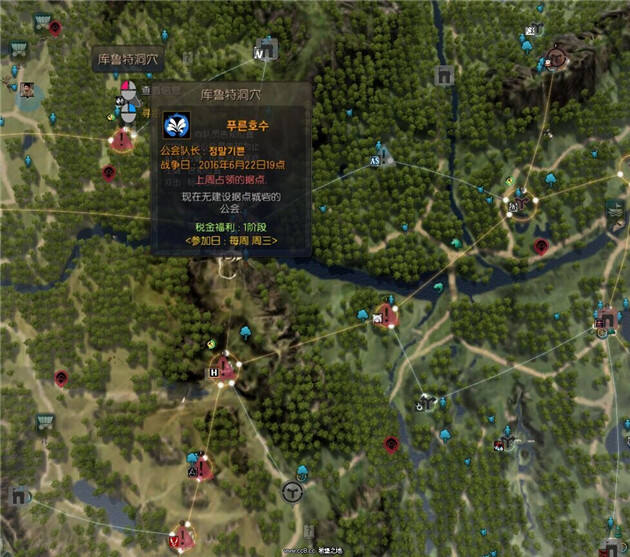This screenshot has height=557, width=630.
Task: Click the player portrait map marker
Action: pyautogui.click(x=27, y=90)
